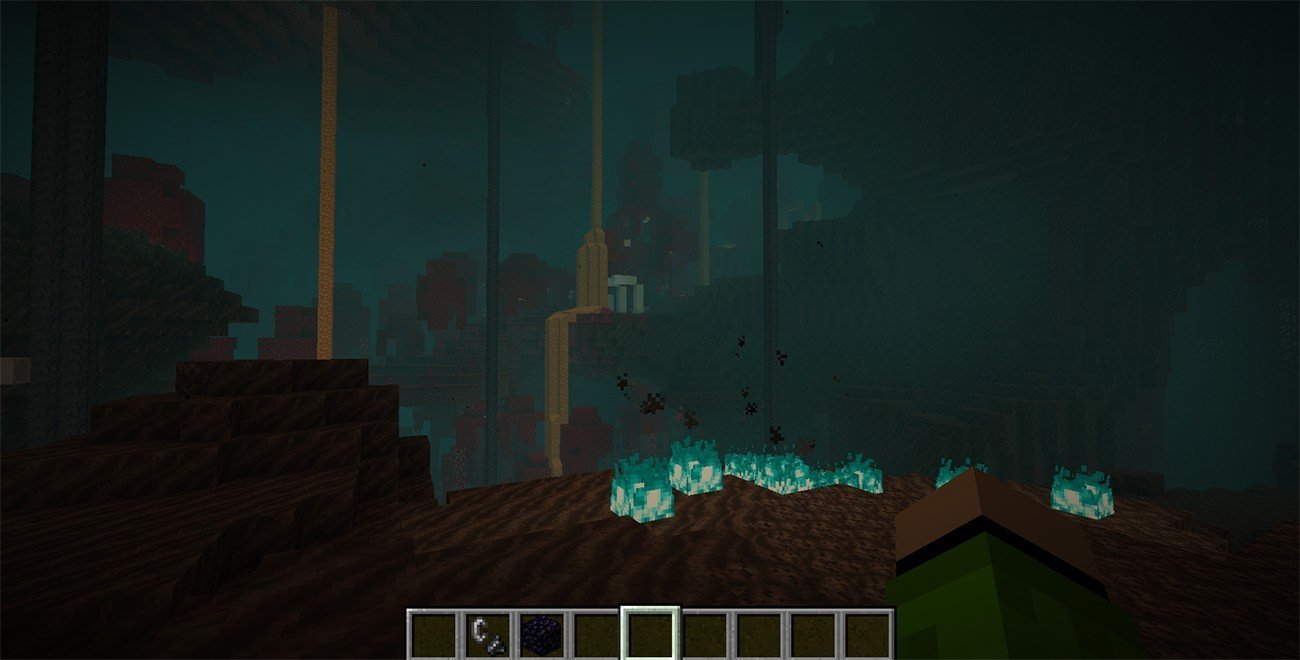1300x660 pixels.
Task: Click the highlighted empty hotbar slot
Action: pyautogui.click(x=650, y=634)
